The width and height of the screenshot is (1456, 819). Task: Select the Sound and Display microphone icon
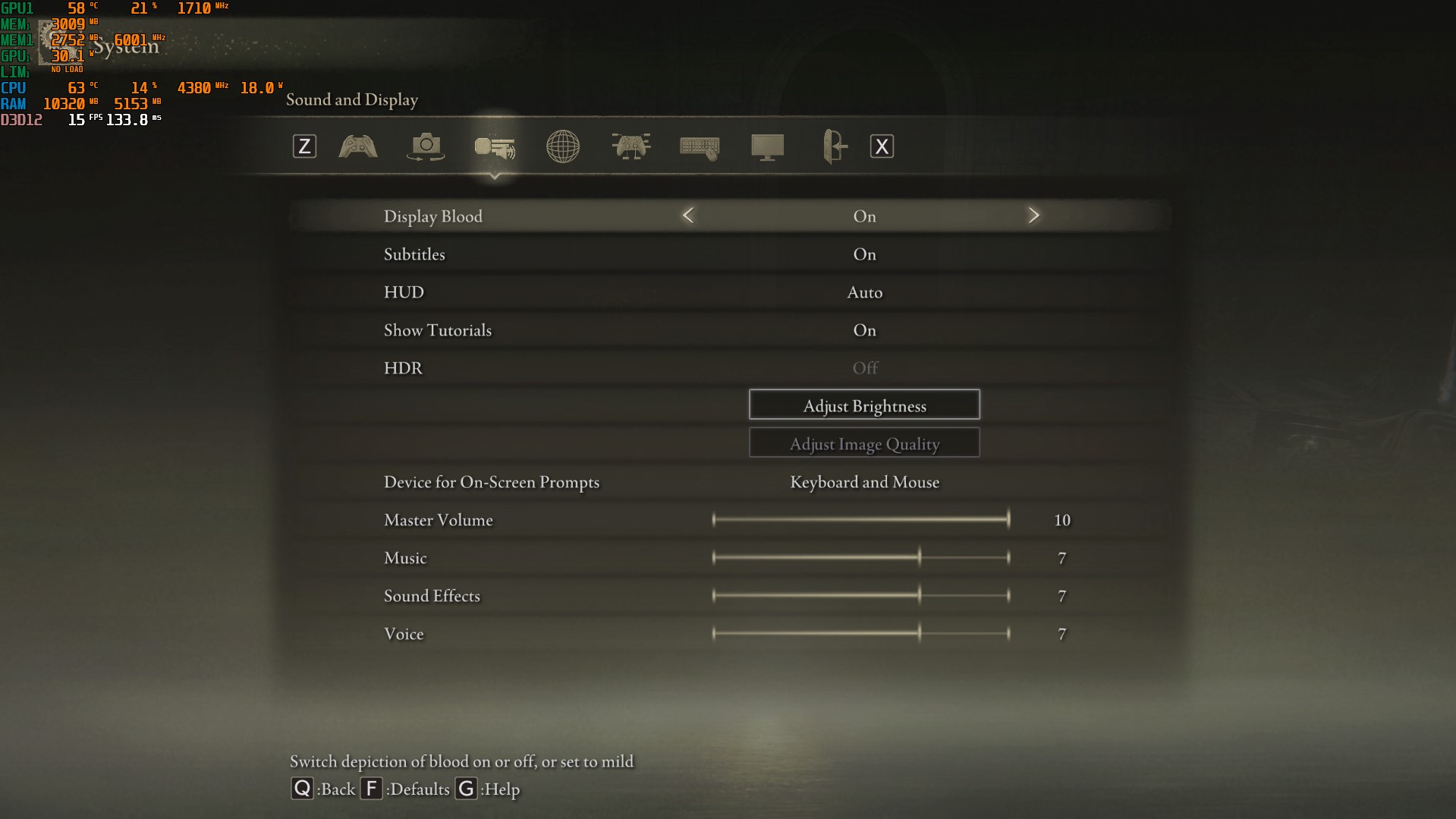495,148
